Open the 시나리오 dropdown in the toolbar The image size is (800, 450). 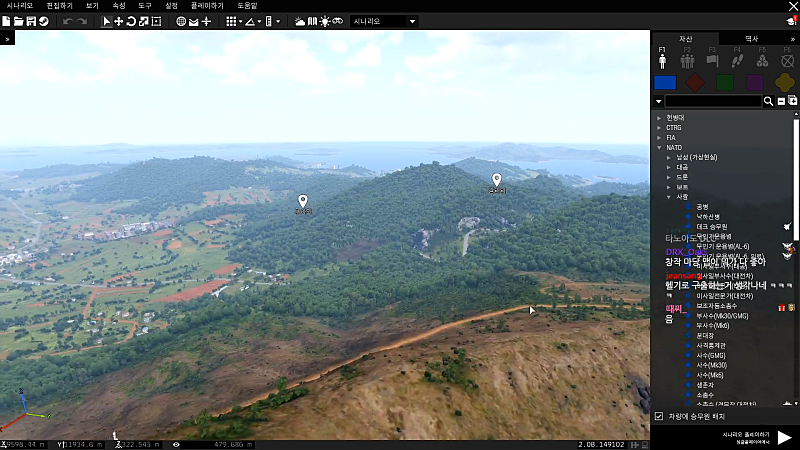pos(384,21)
